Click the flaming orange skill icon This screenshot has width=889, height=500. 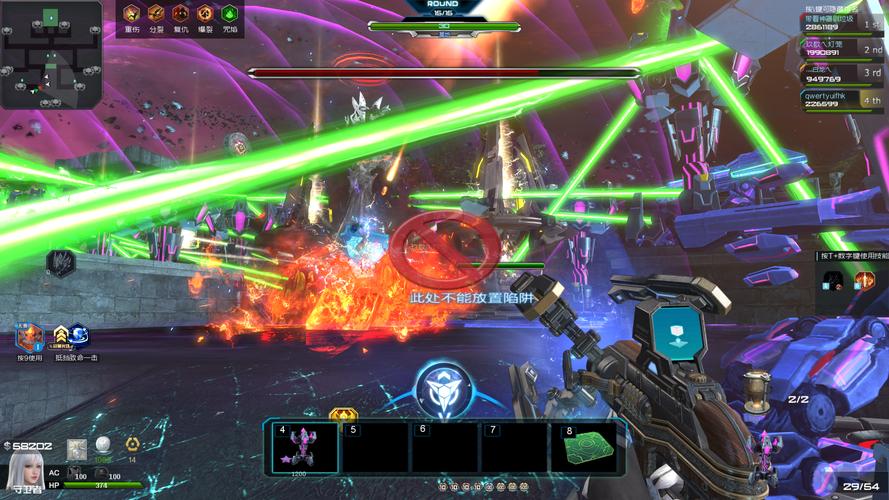[864, 281]
